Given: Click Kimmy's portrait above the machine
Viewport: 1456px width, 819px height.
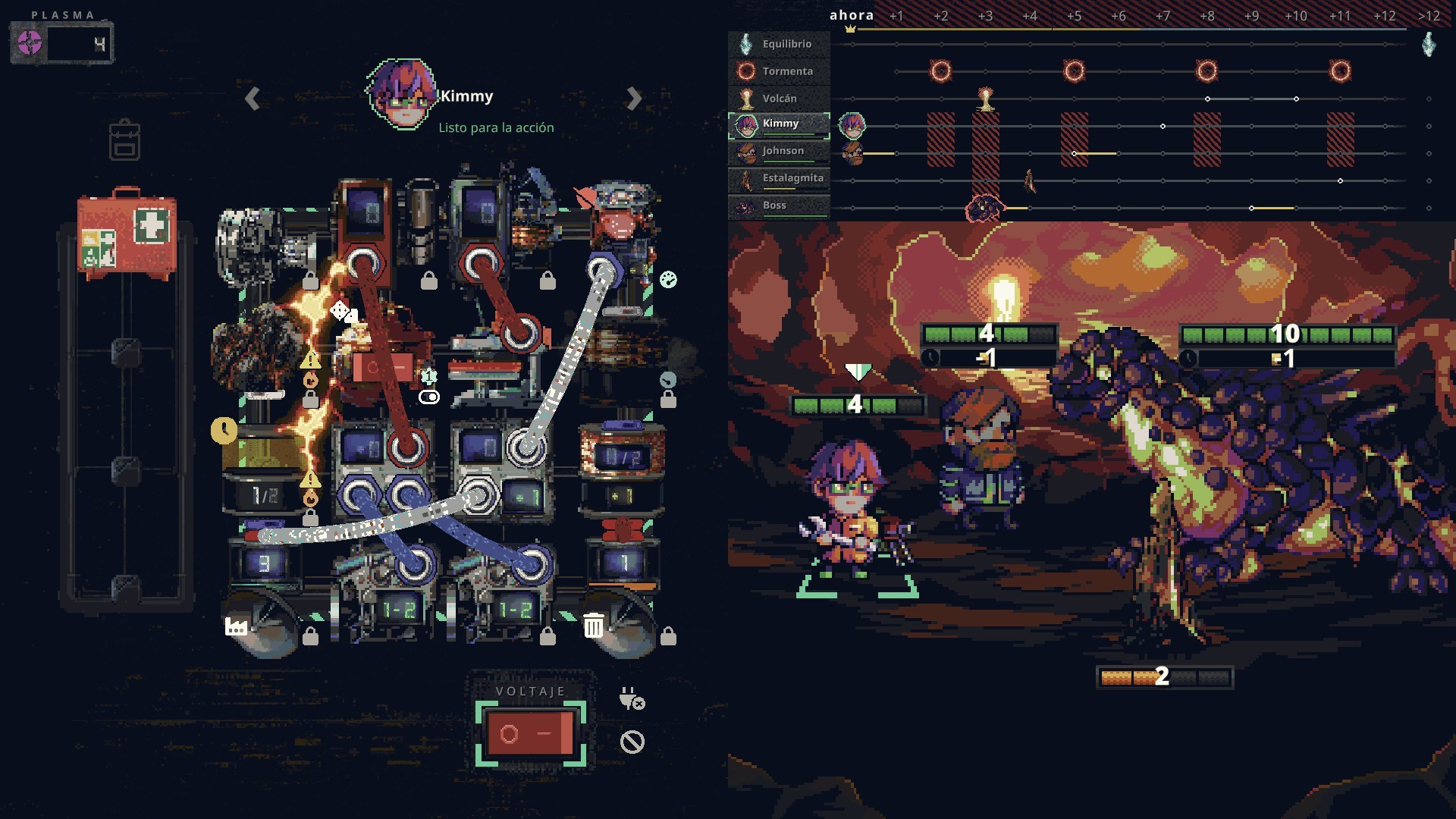Looking at the screenshot, I should [402, 95].
